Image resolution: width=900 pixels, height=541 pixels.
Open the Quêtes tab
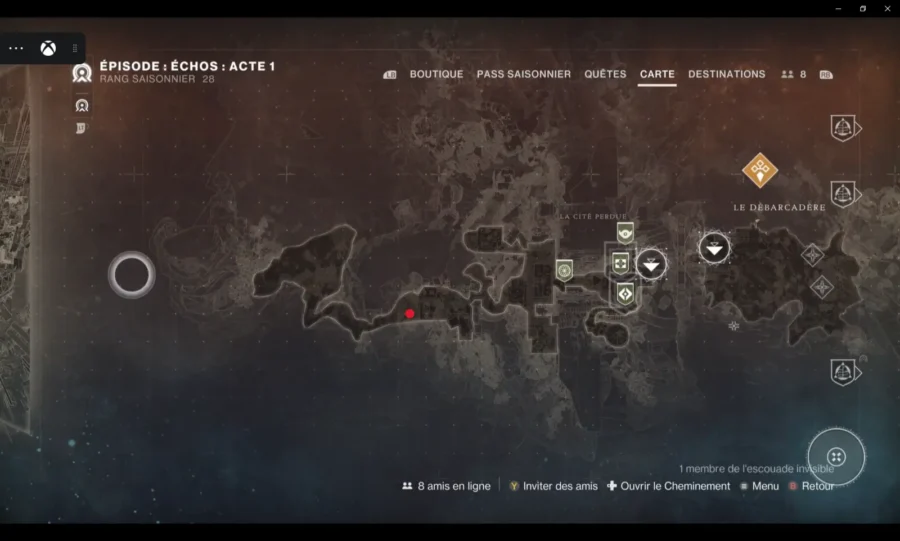[605, 74]
